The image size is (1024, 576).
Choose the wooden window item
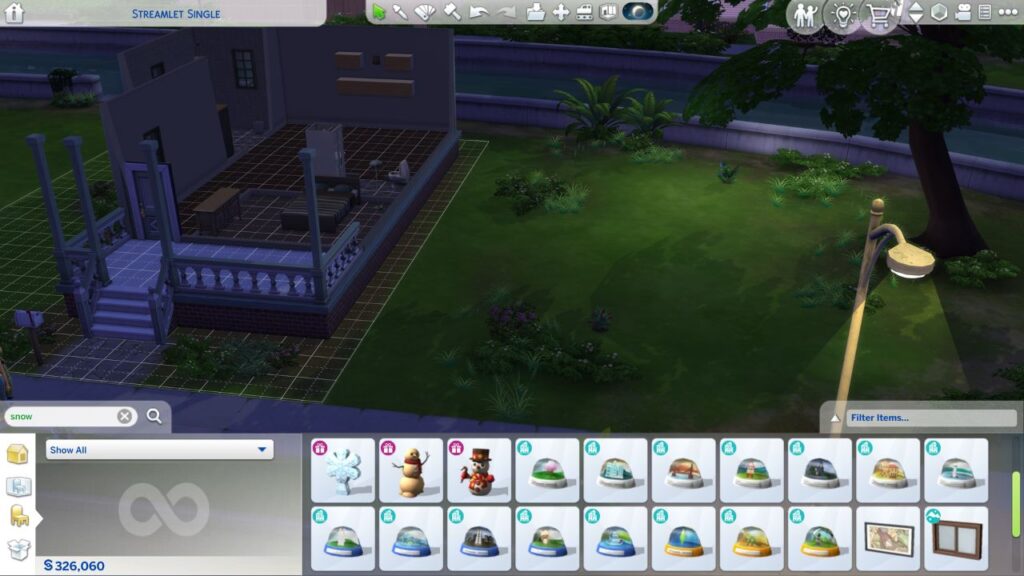pyautogui.click(x=955, y=538)
